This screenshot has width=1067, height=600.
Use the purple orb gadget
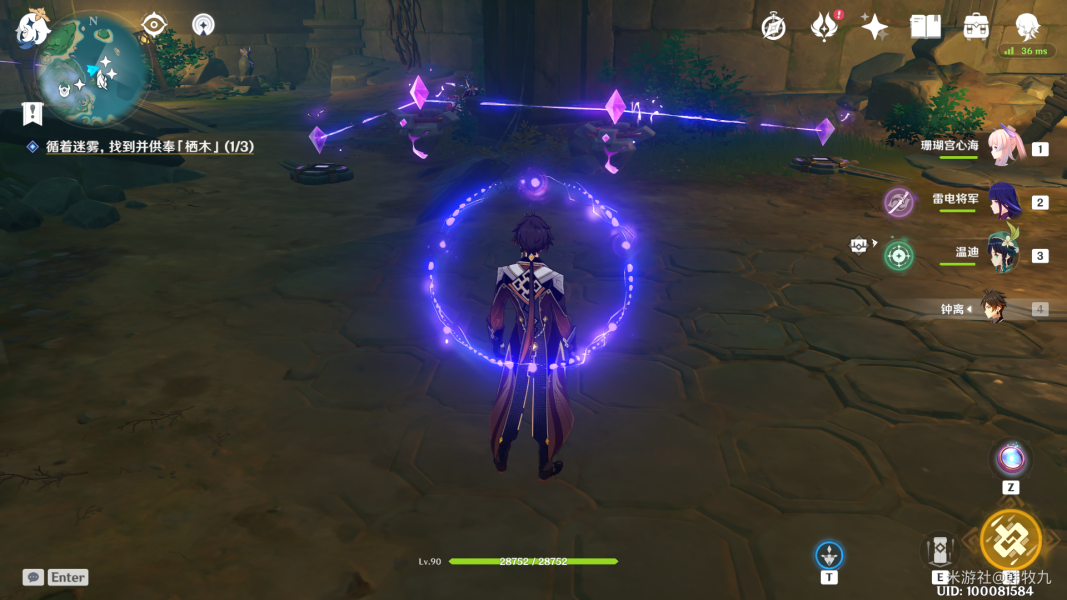(x=1011, y=459)
